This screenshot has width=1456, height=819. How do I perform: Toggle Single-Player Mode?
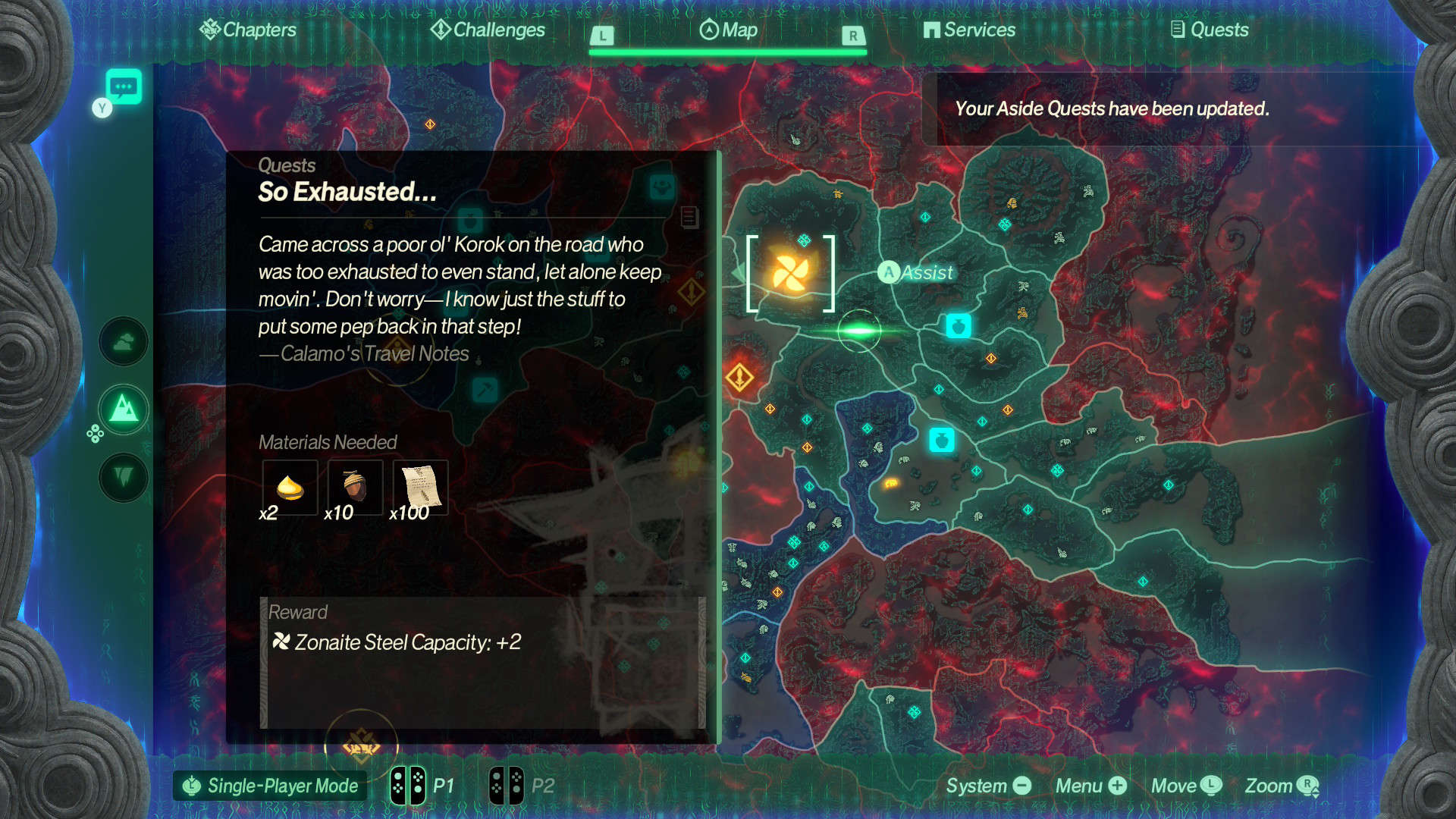(x=271, y=786)
